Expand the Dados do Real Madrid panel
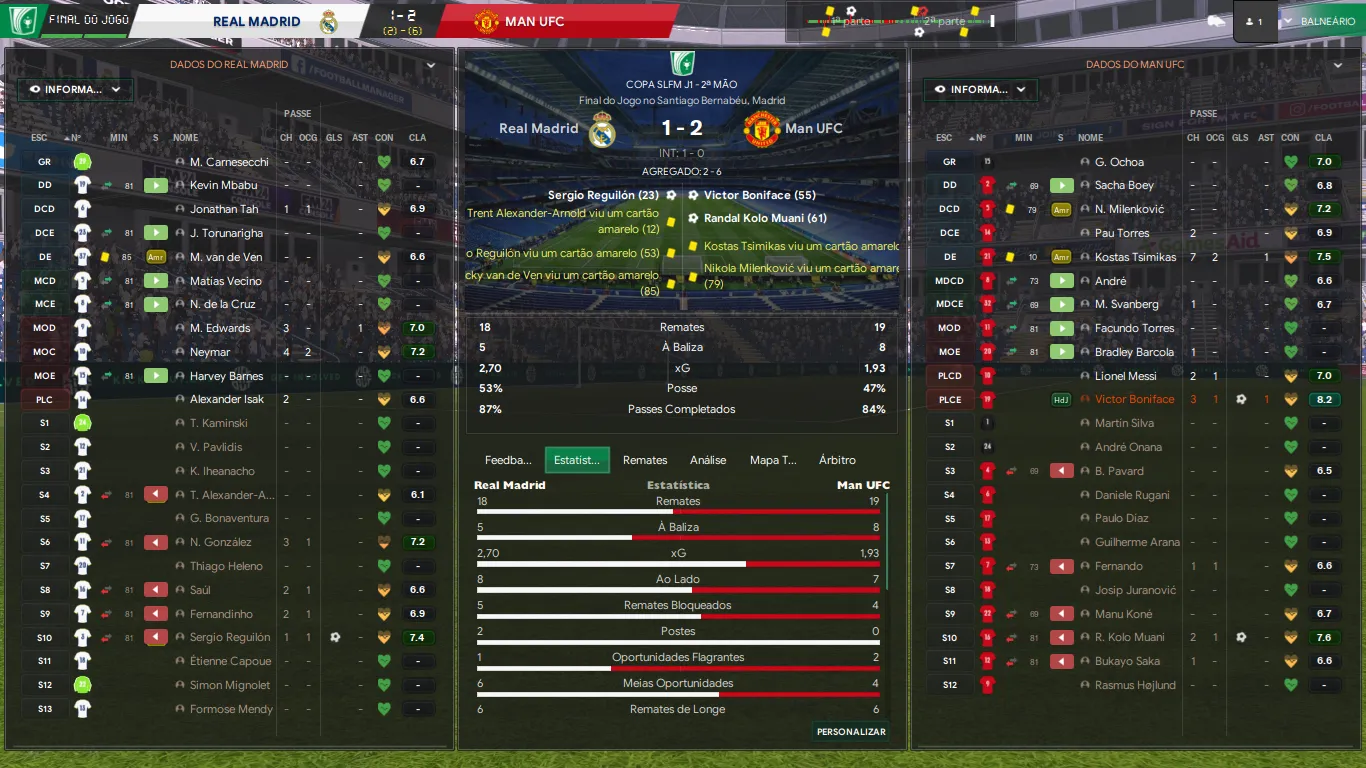The width and height of the screenshot is (1366, 768). coord(431,65)
